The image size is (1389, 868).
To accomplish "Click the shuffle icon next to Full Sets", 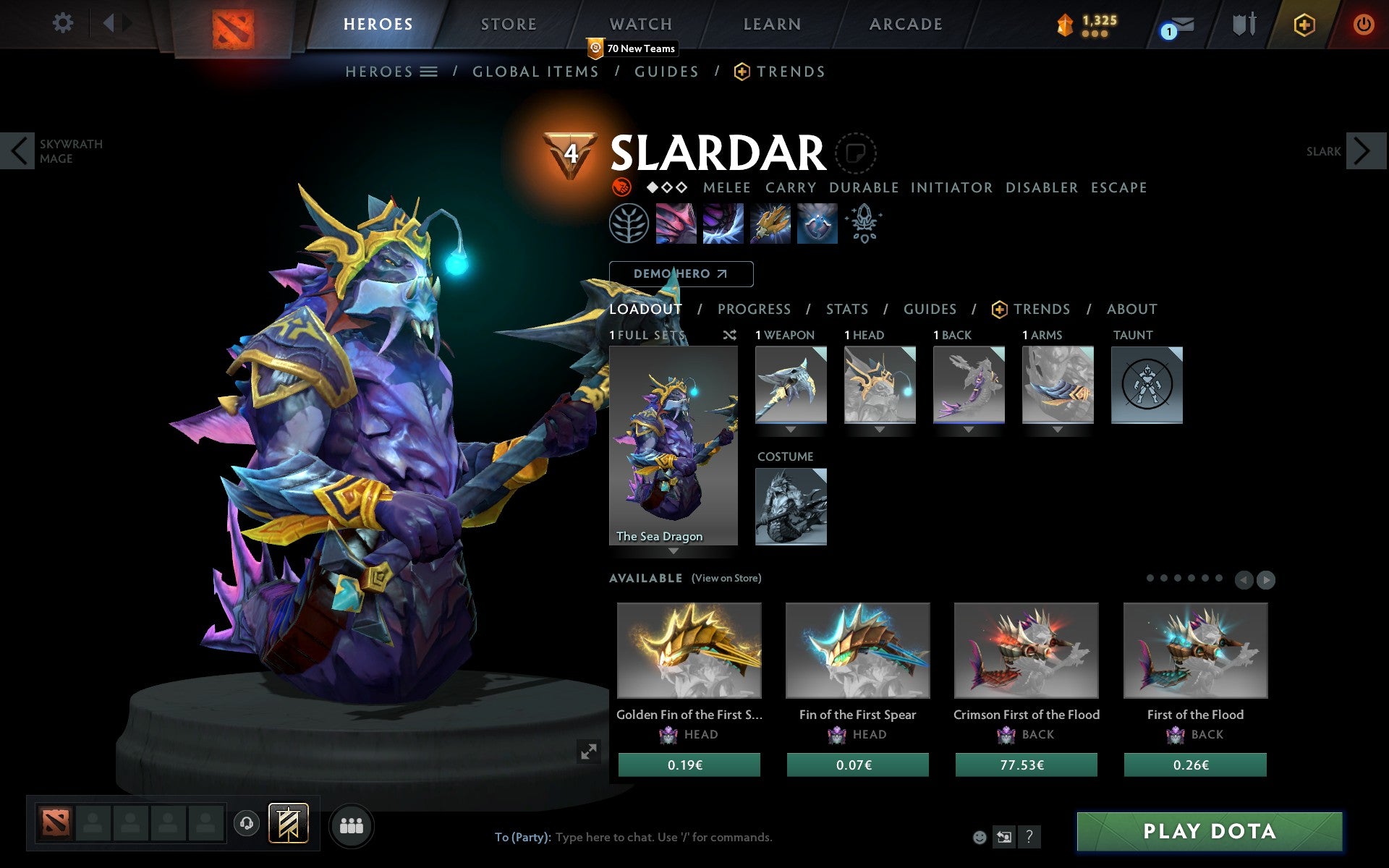I will 729,335.
